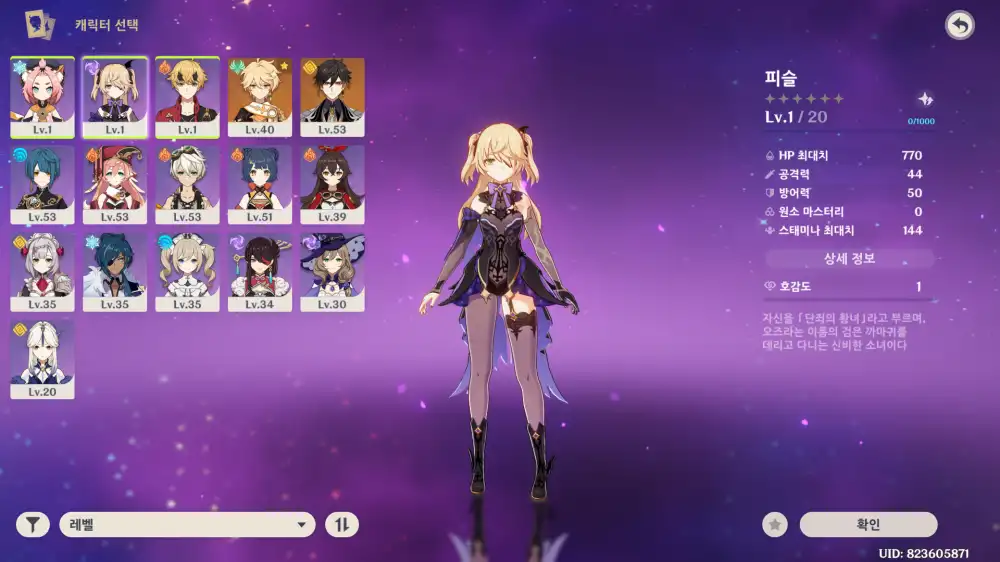1000x562 pixels.
Task: Select Bennett's portrait
Action: pos(187,179)
